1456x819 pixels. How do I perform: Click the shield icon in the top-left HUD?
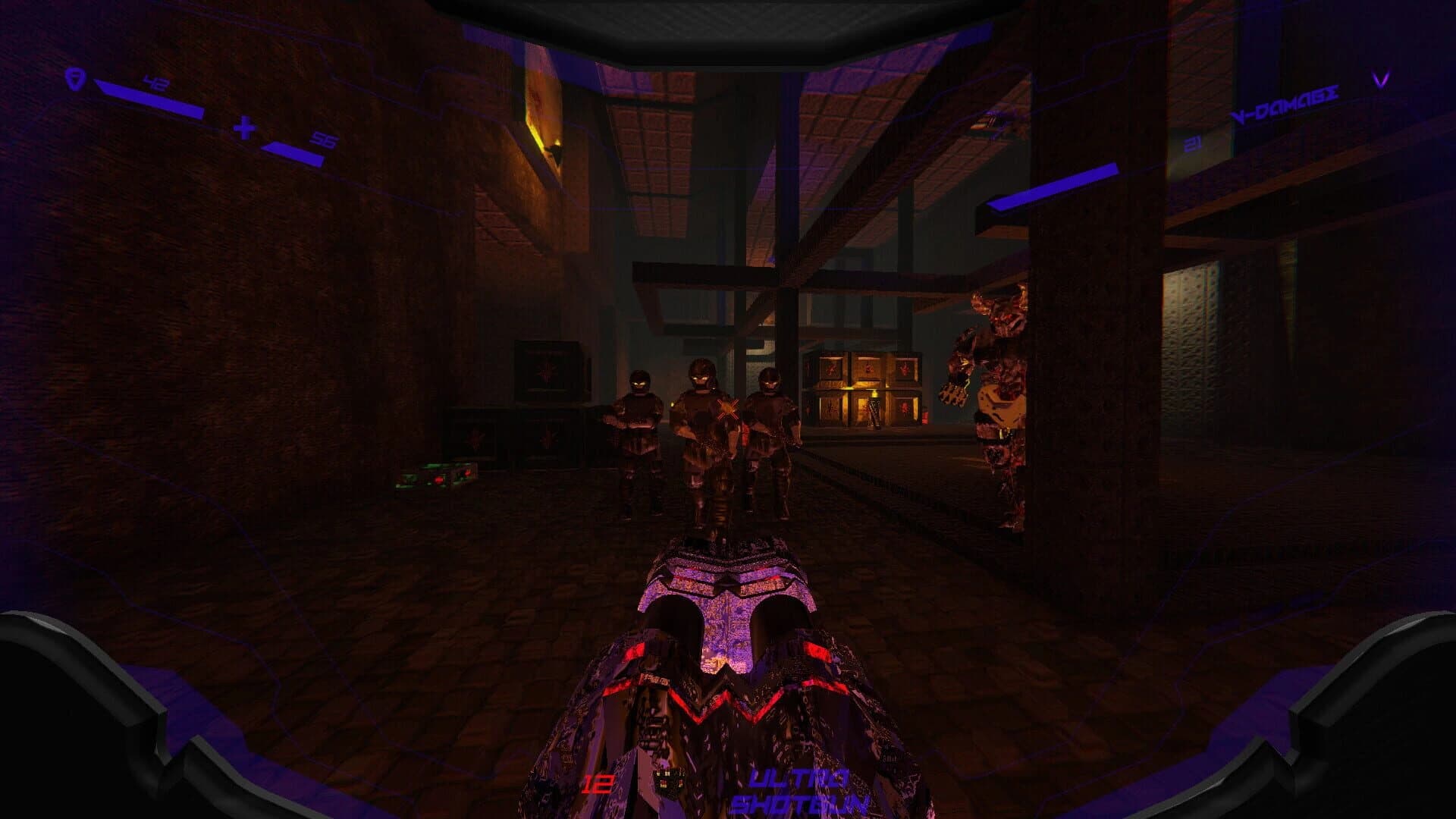[x=76, y=80]
